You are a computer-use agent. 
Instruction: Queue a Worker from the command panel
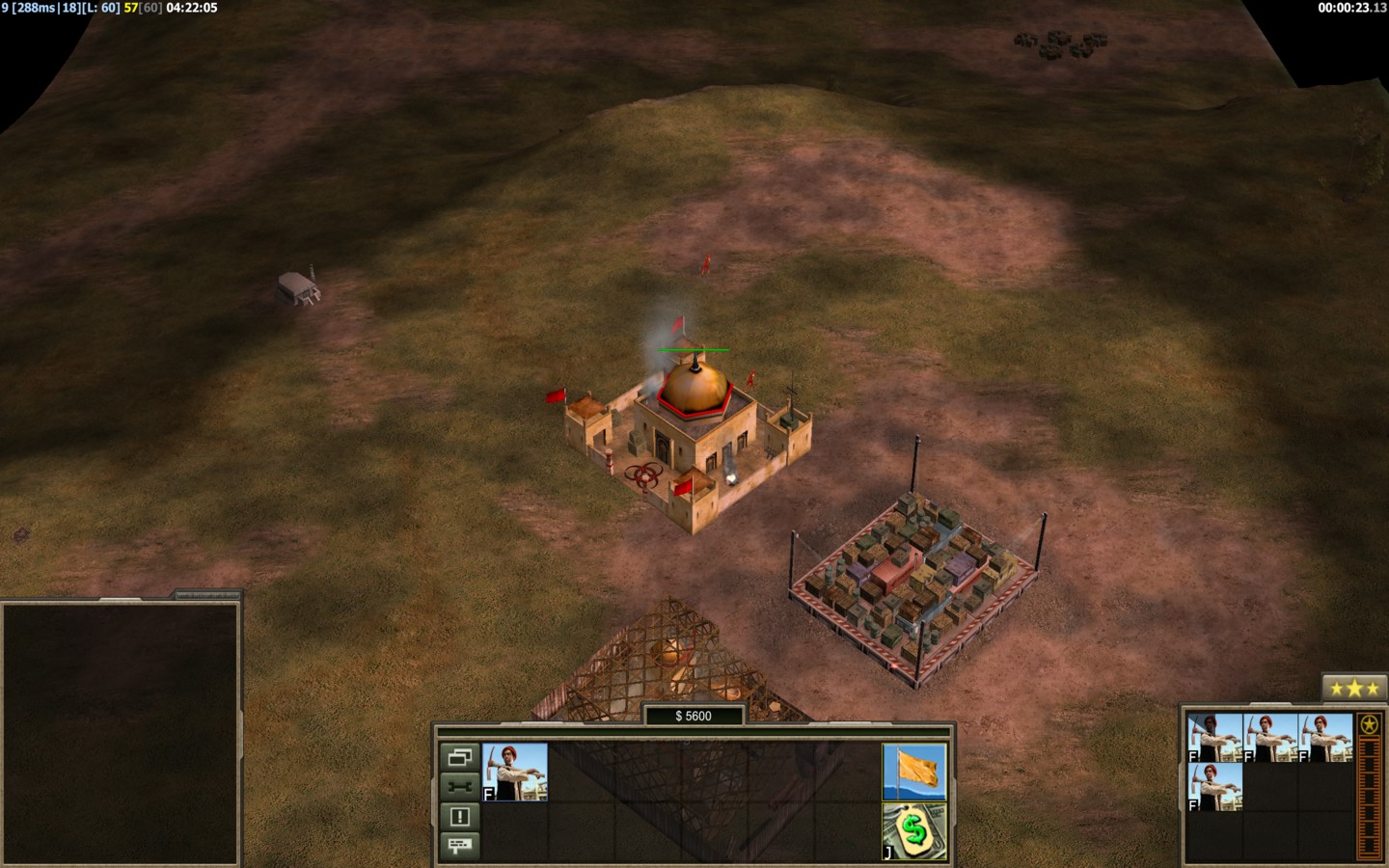pos(515,772)
